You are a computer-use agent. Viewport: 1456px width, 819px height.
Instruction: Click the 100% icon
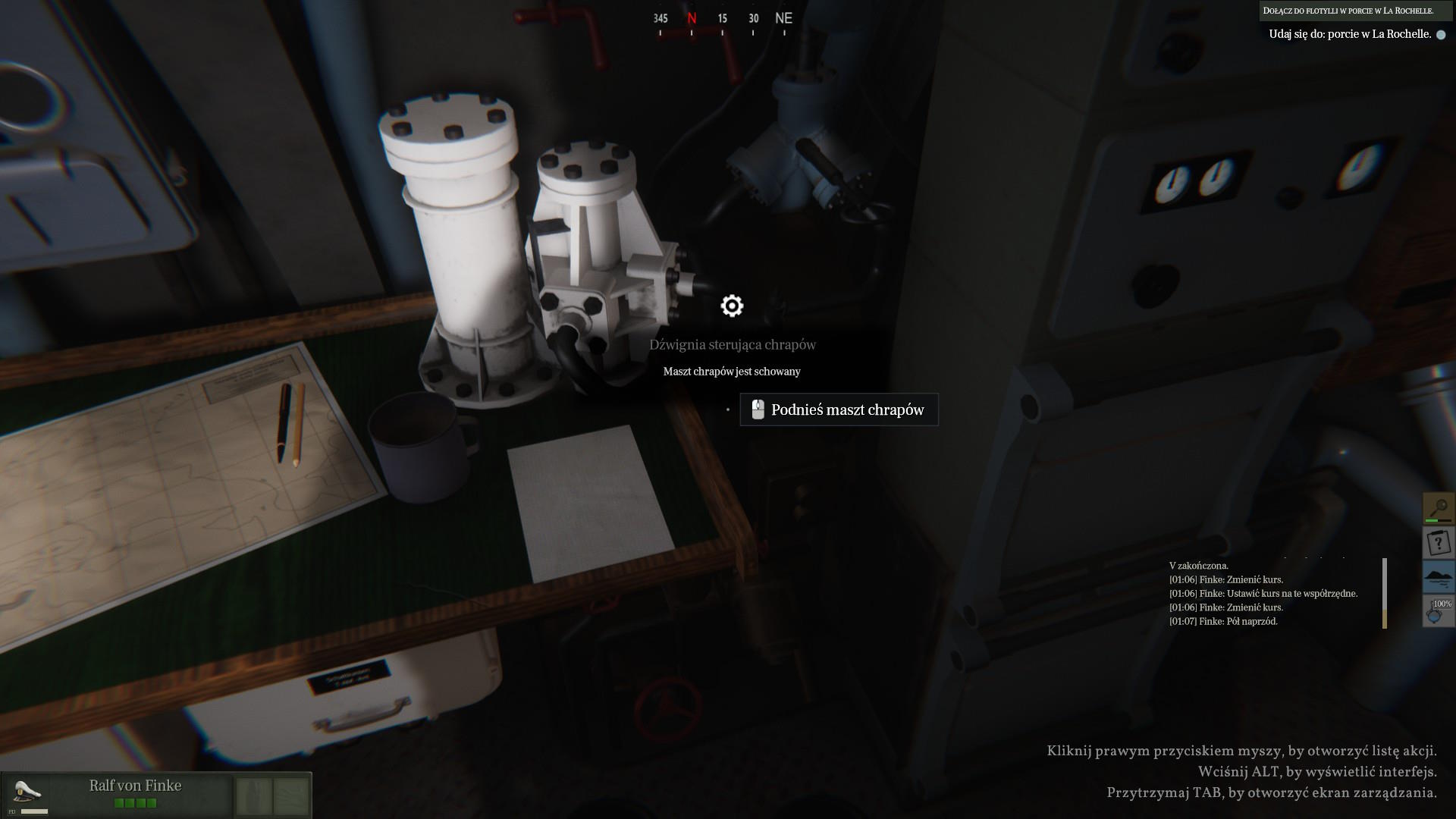[x=1438, y=610]
